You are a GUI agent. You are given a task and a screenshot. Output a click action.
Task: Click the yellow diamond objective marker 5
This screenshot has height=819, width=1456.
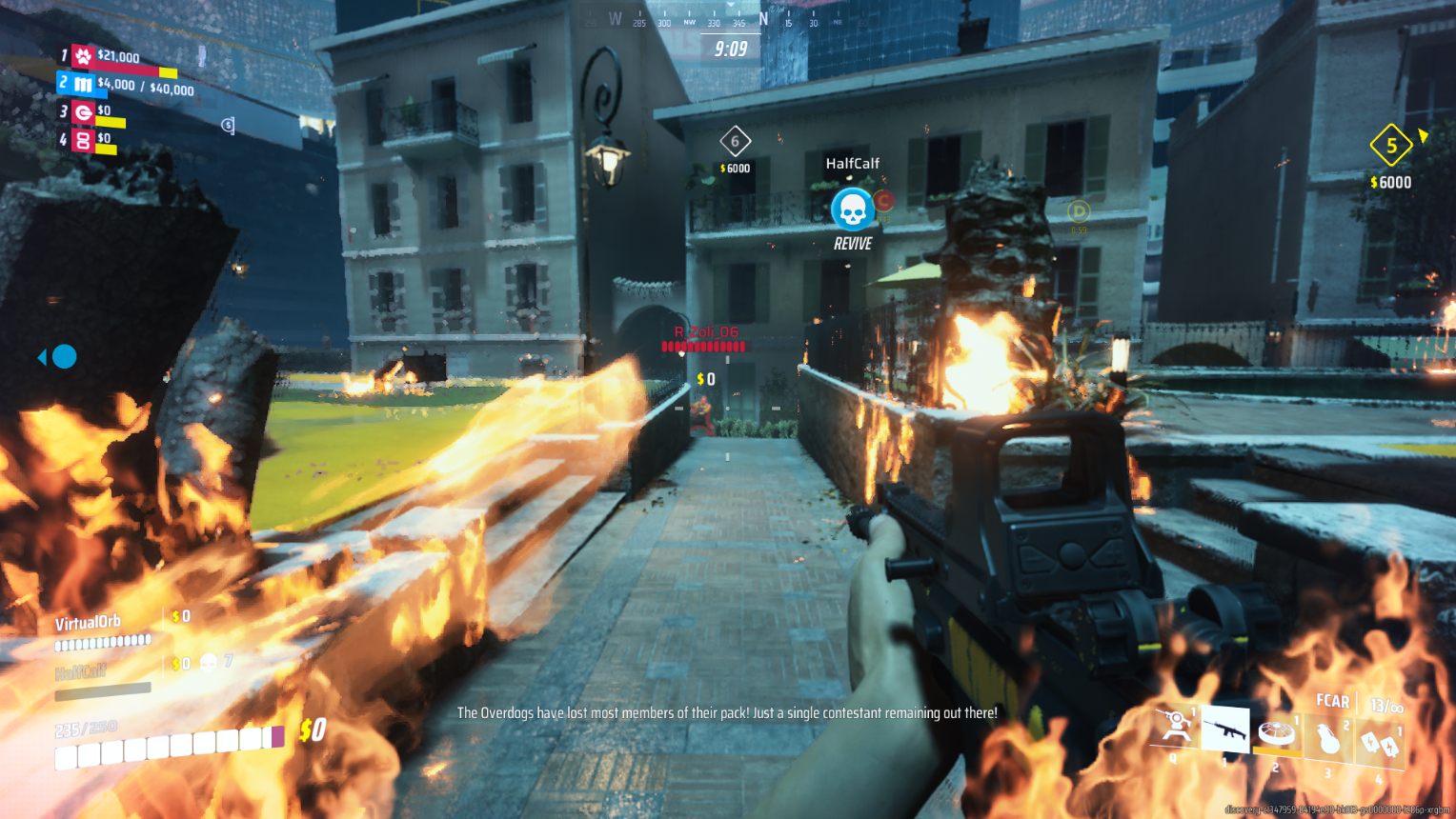(1391, 146)
